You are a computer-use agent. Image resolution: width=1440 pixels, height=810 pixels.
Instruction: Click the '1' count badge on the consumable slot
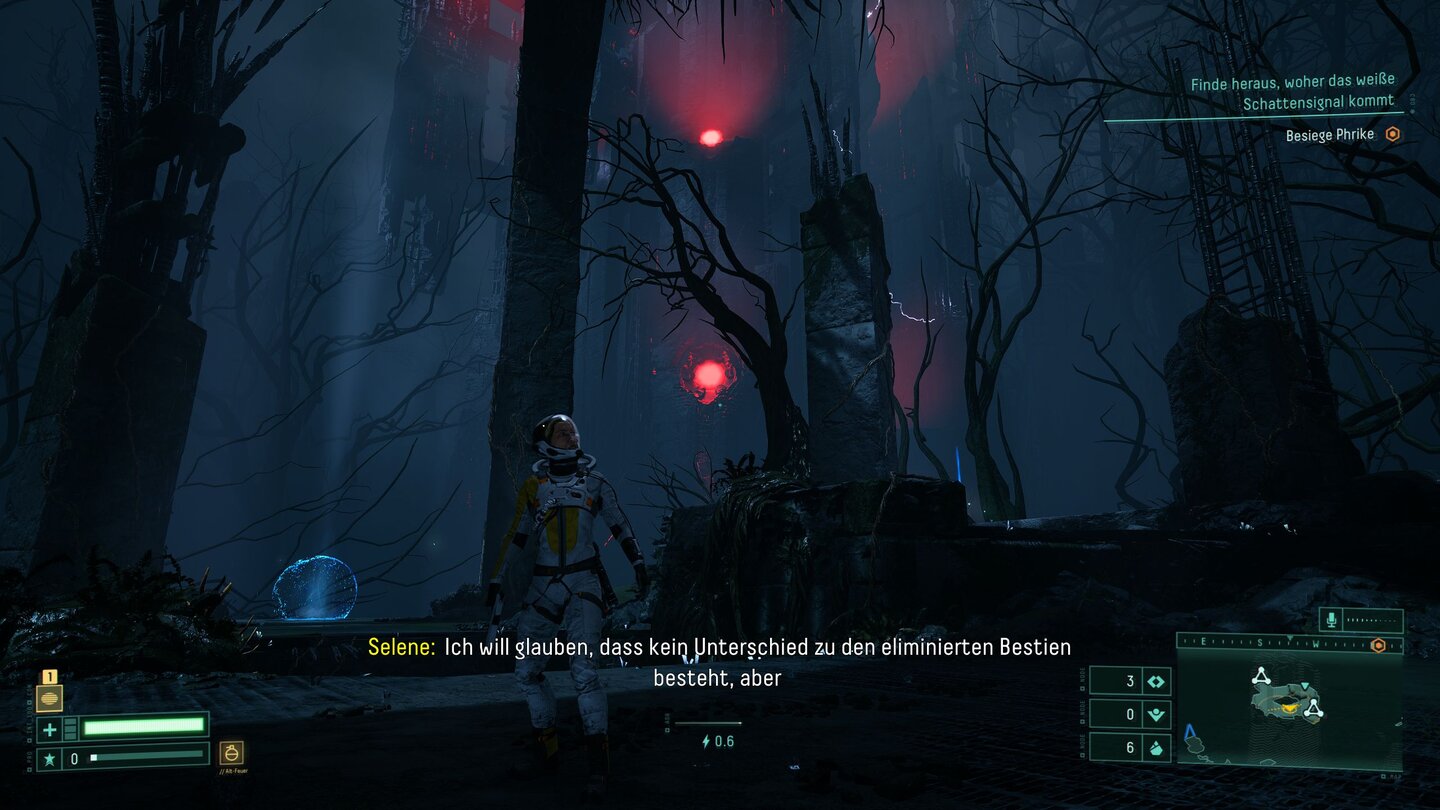pos(50,676)
